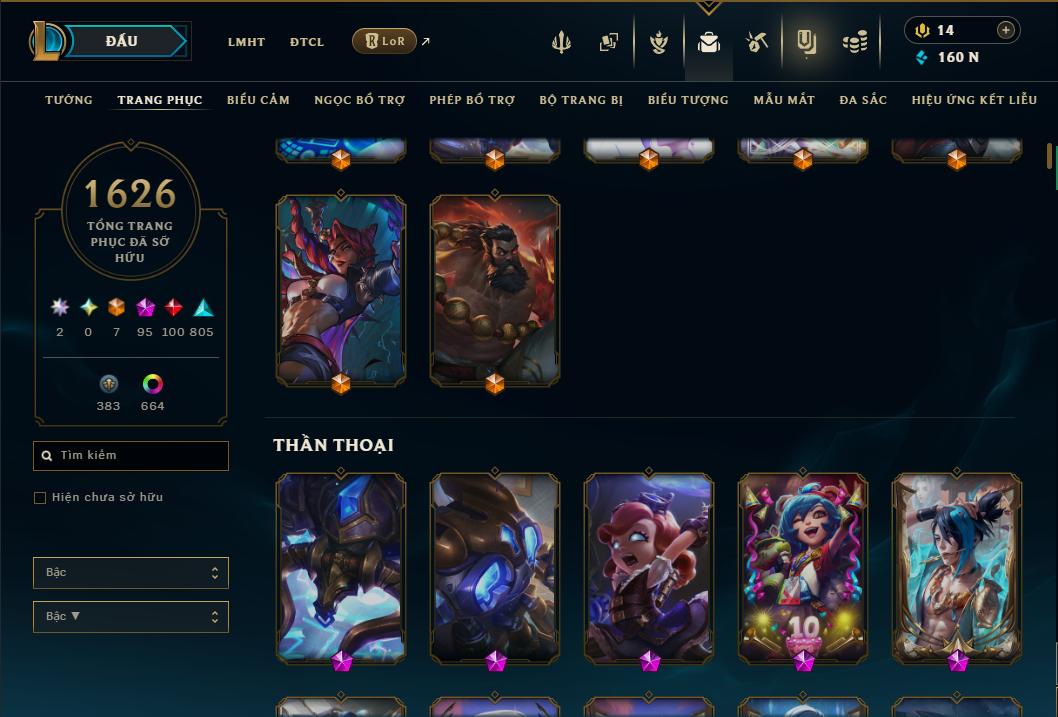Open the BỘ TRANG BỊ tab
Image resolution: width=1058 pixels, height=717 pixels.
coord(581,100)
